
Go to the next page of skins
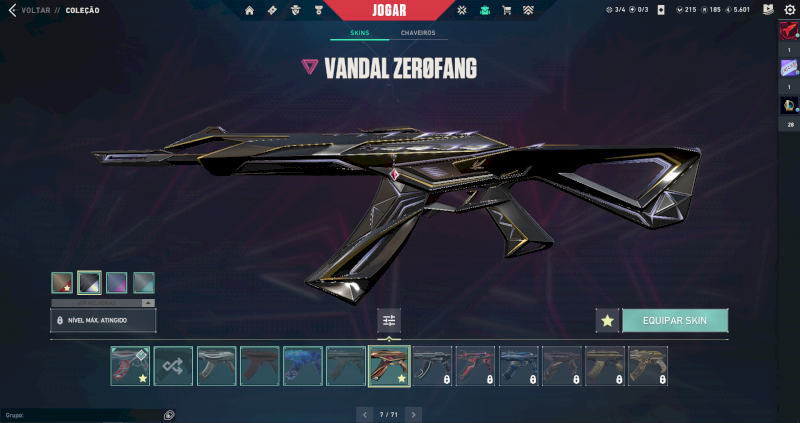pyautogui.click(x=414, y=414)
